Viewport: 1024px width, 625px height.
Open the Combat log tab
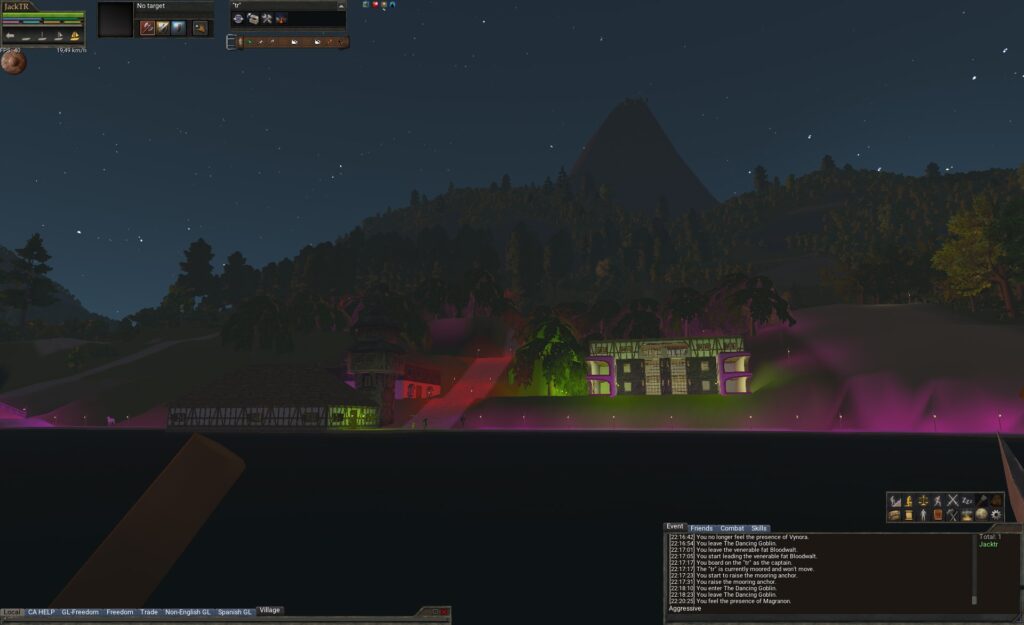tap(732, 528)
